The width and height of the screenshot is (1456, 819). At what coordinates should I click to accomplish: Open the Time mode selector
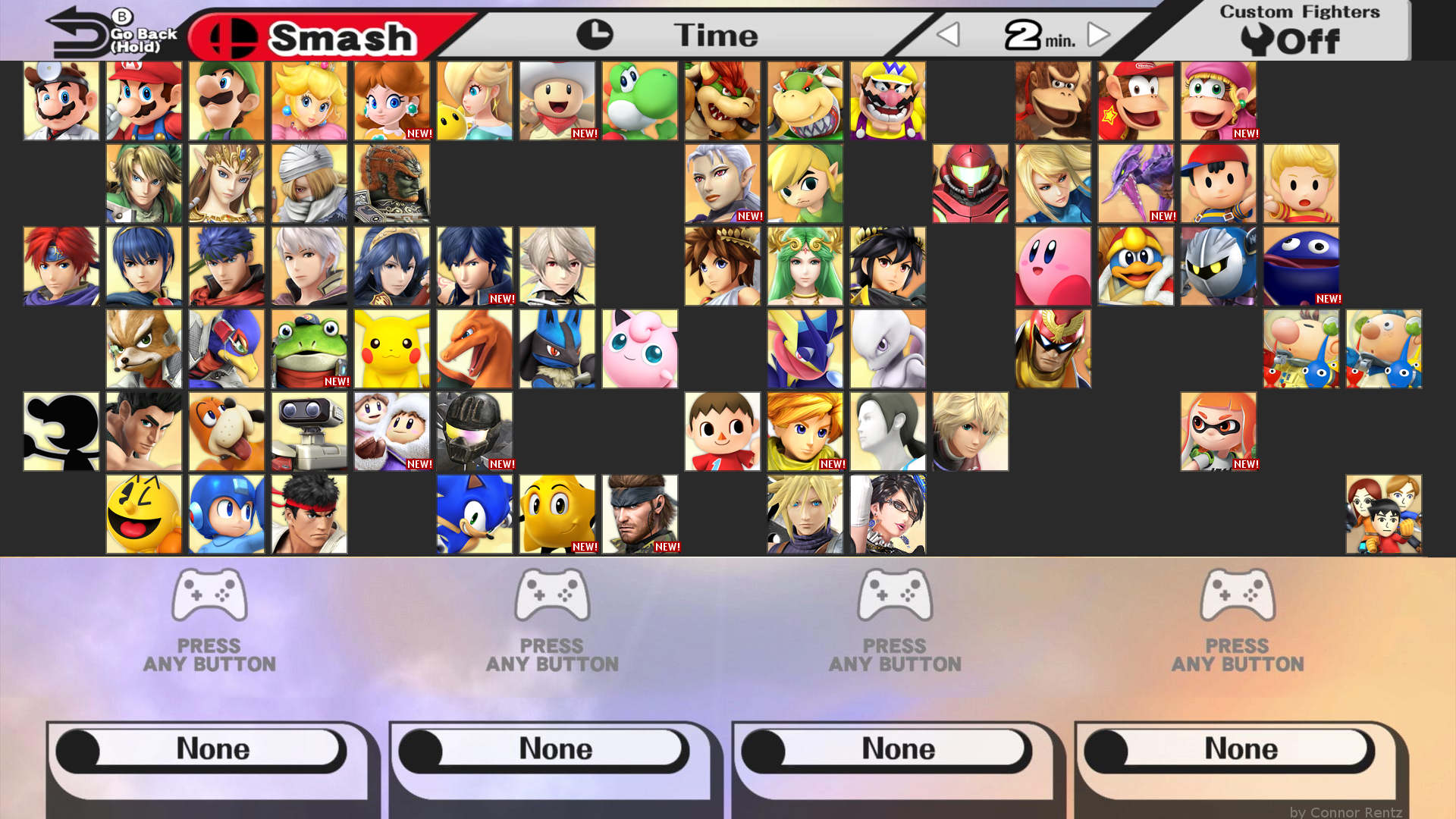pos(713,34)
